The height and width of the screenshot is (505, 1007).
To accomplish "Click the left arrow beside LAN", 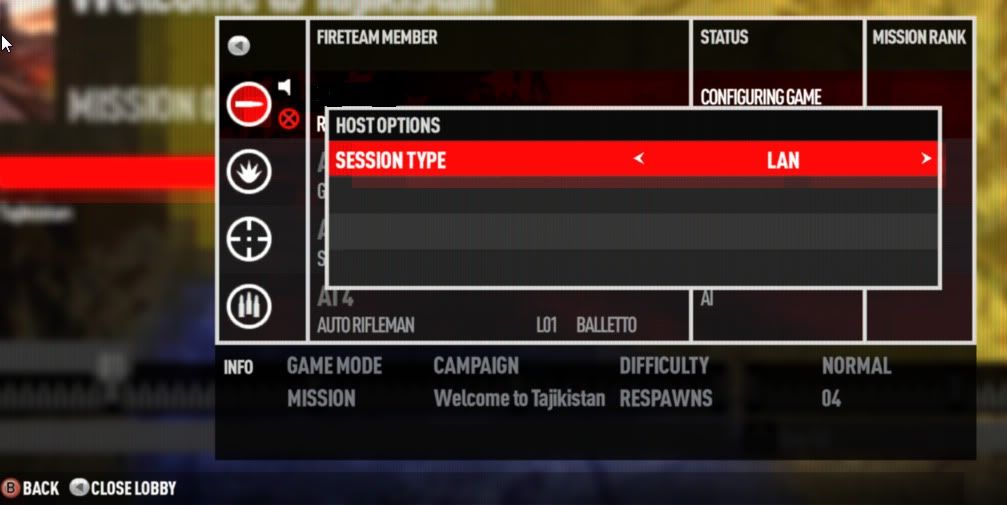I will click(x=639, y=159).
